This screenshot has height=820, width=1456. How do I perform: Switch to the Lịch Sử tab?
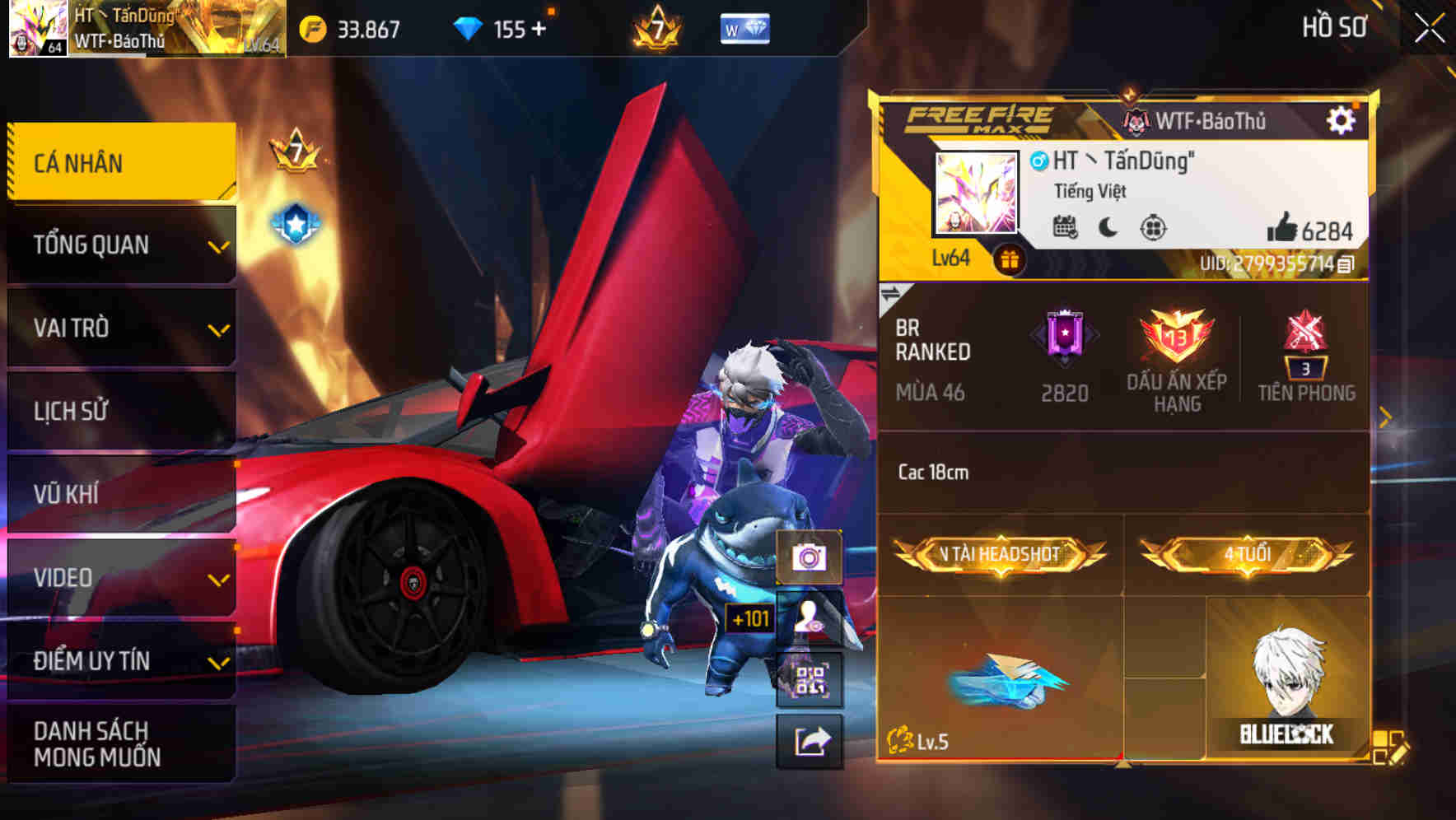pos(122,411)
